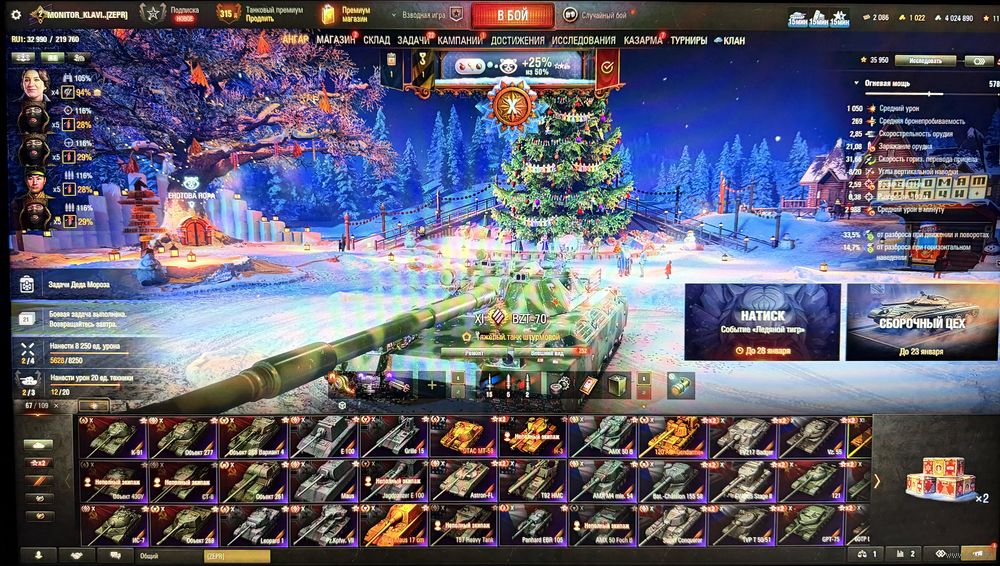This screenshot has width=1000, height=566.
Task: Open Внешний вид customization for the tank
Action: (546, 353)
